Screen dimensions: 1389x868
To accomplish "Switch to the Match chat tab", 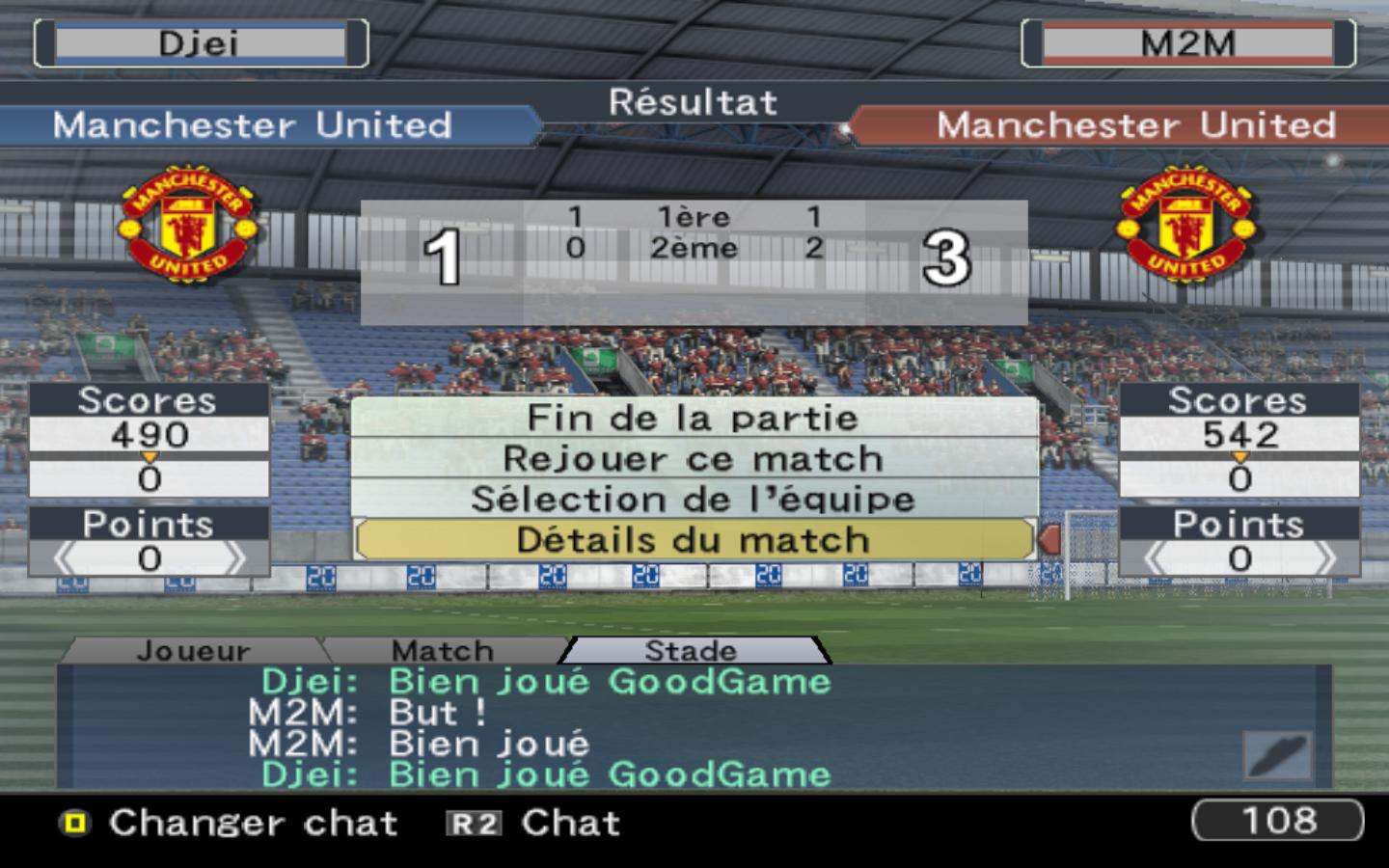I will click(443, 651).
